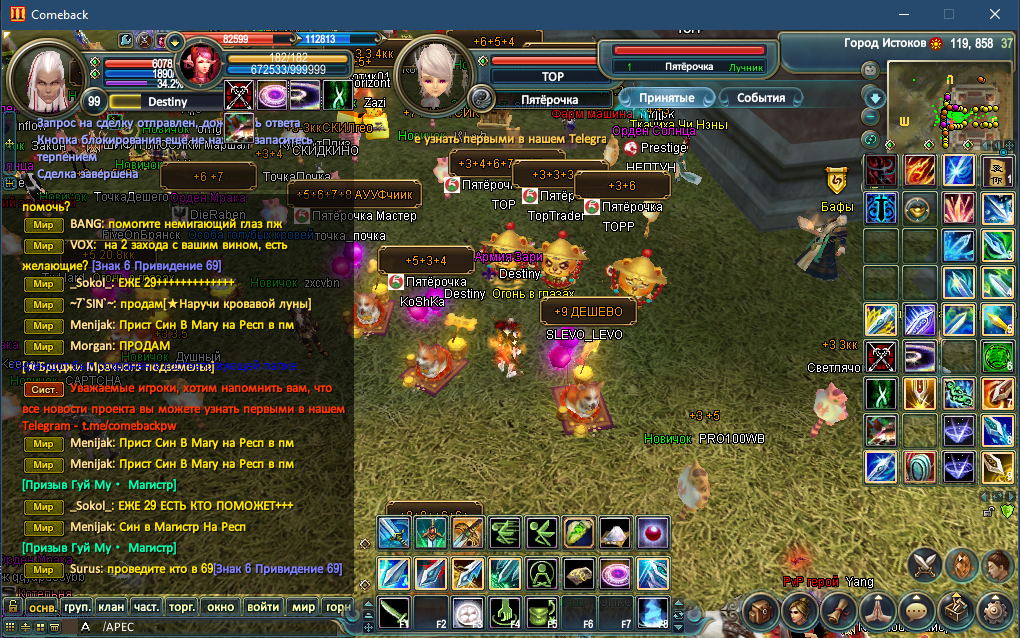
Task: Click the crossed swords round button
Action: [924, 565]
